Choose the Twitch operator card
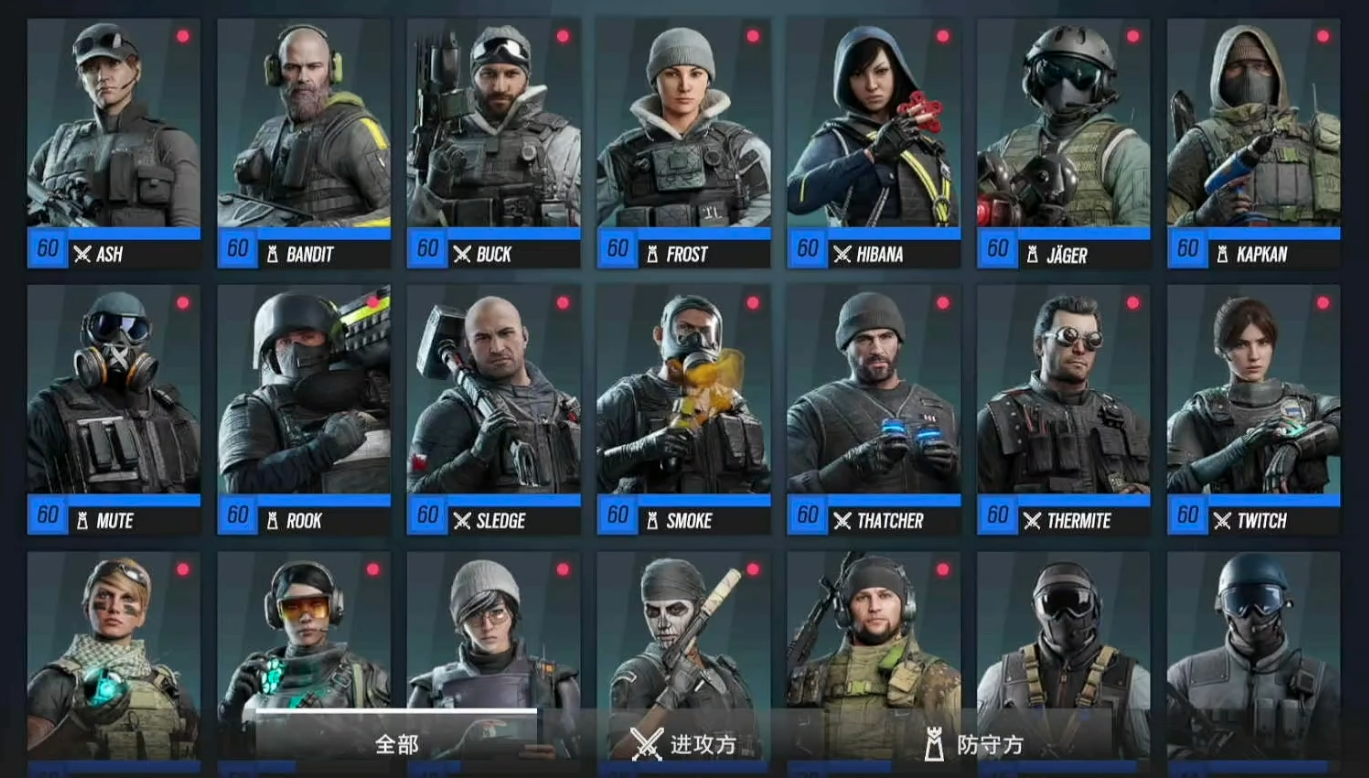Screen dimensions: 1369x778 click(x=1253, y=410)
